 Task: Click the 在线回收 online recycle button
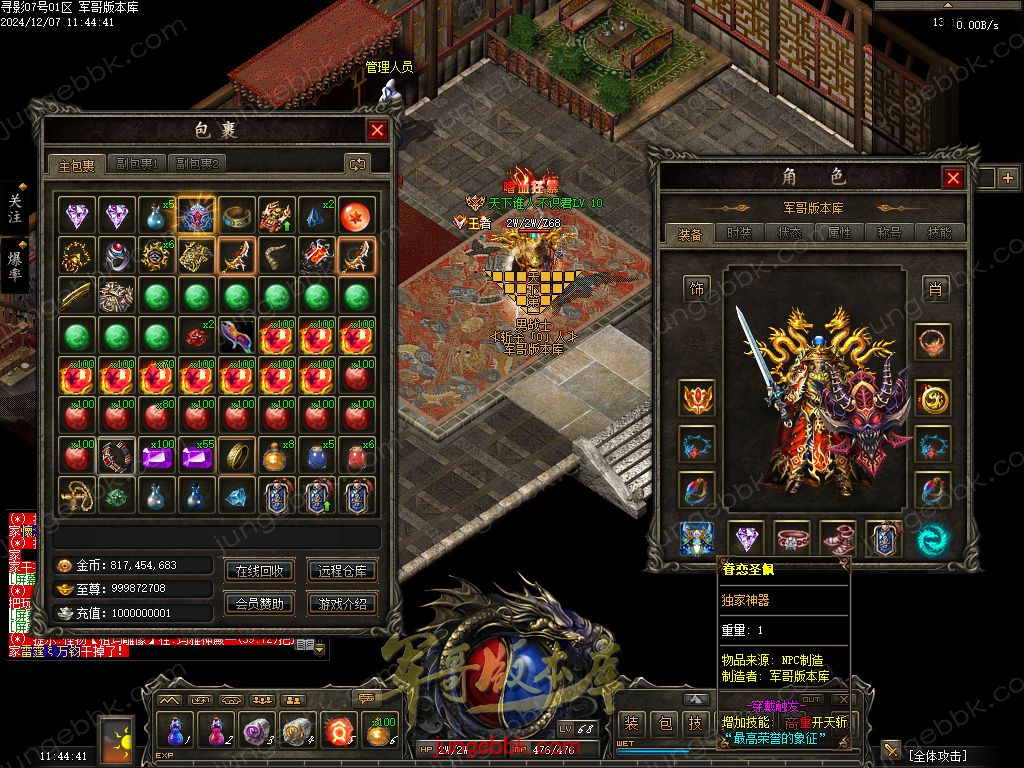(x=260, y=571)
